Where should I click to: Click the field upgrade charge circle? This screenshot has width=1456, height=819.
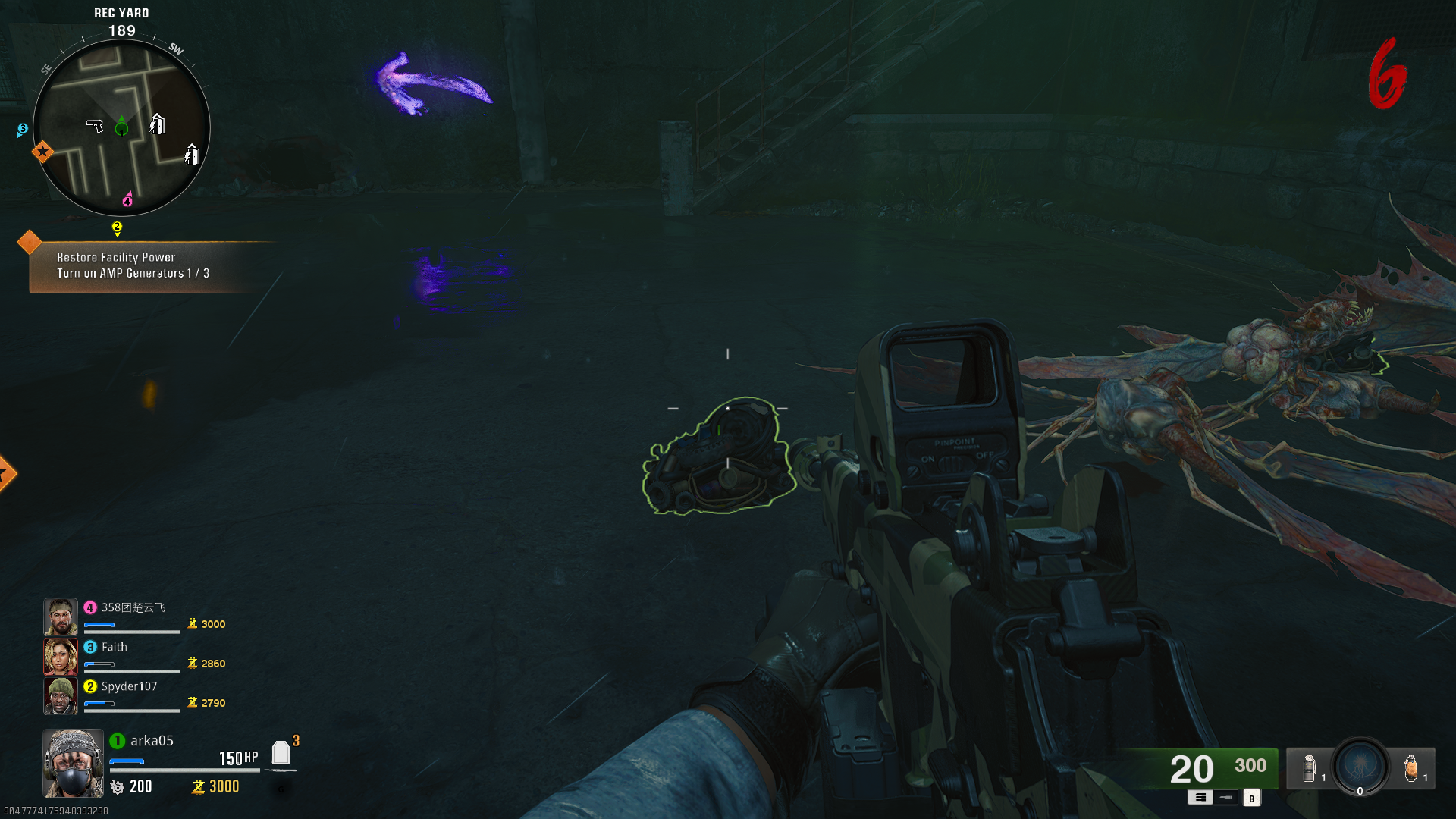(x=1360, y=768)
